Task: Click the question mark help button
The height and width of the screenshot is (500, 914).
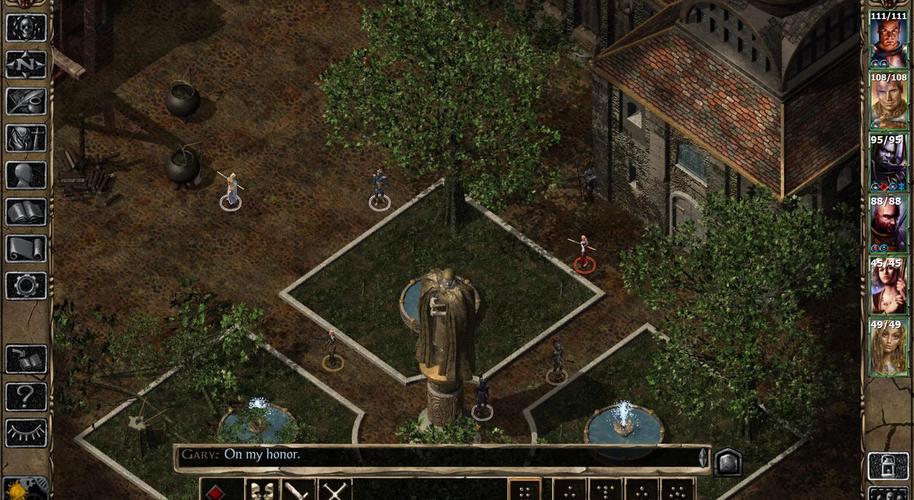Action: coord(26,396)
